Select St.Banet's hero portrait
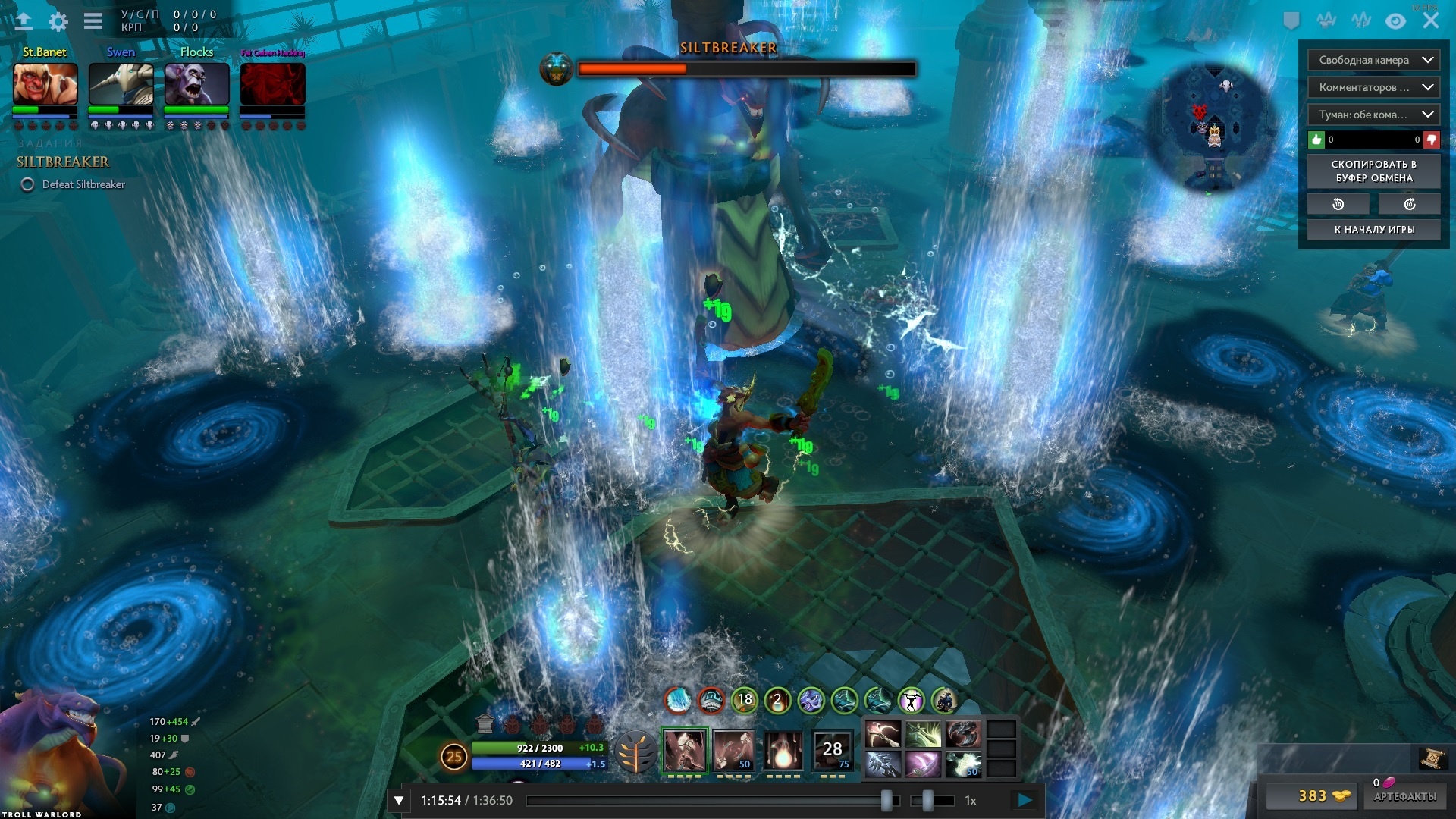1456x819 pixels. coord(45,83)
